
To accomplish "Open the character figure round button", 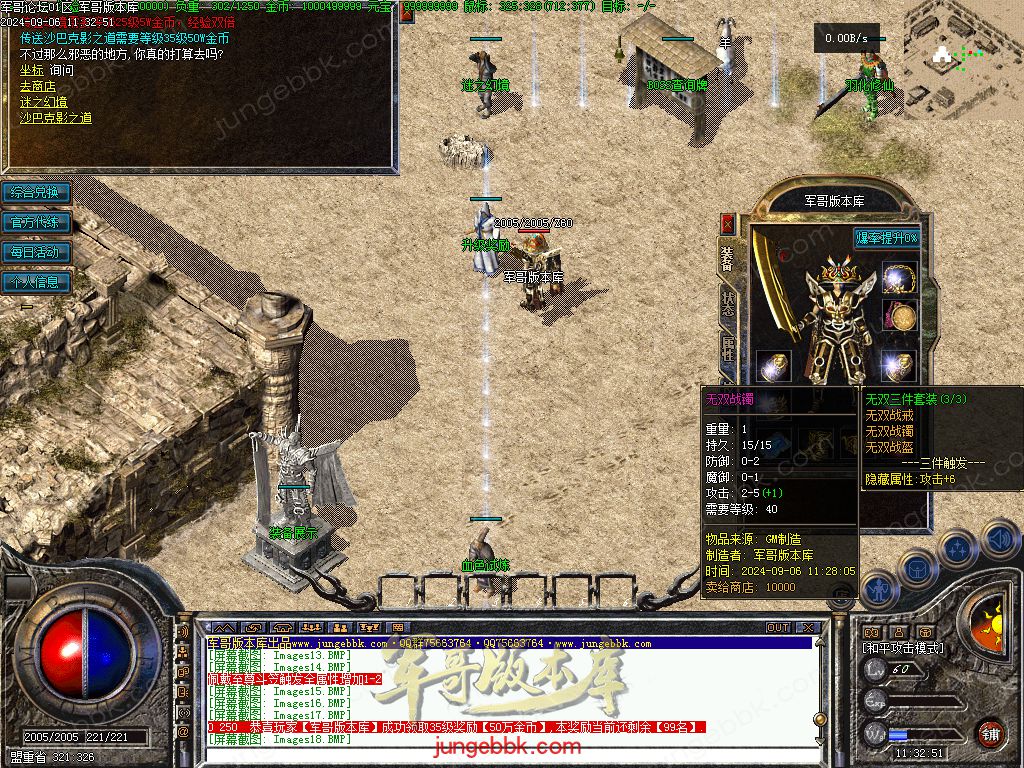I will pos(877,590).
